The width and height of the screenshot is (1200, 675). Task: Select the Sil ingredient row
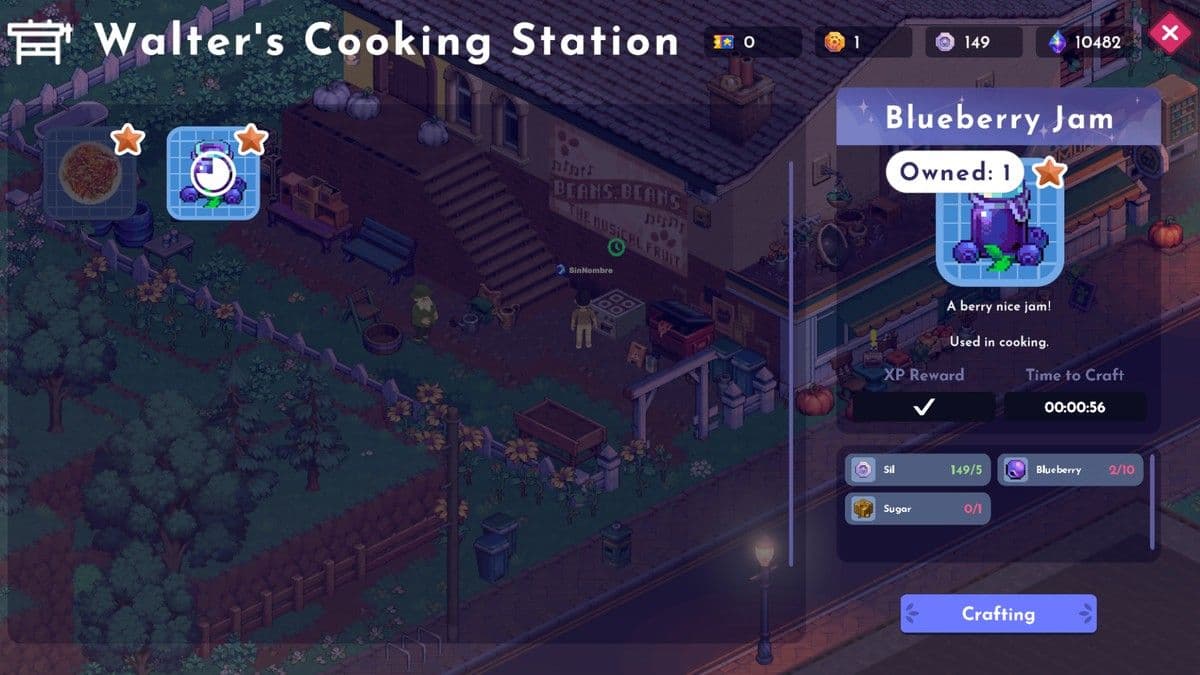pyautogui.click(x=918, y=470)
